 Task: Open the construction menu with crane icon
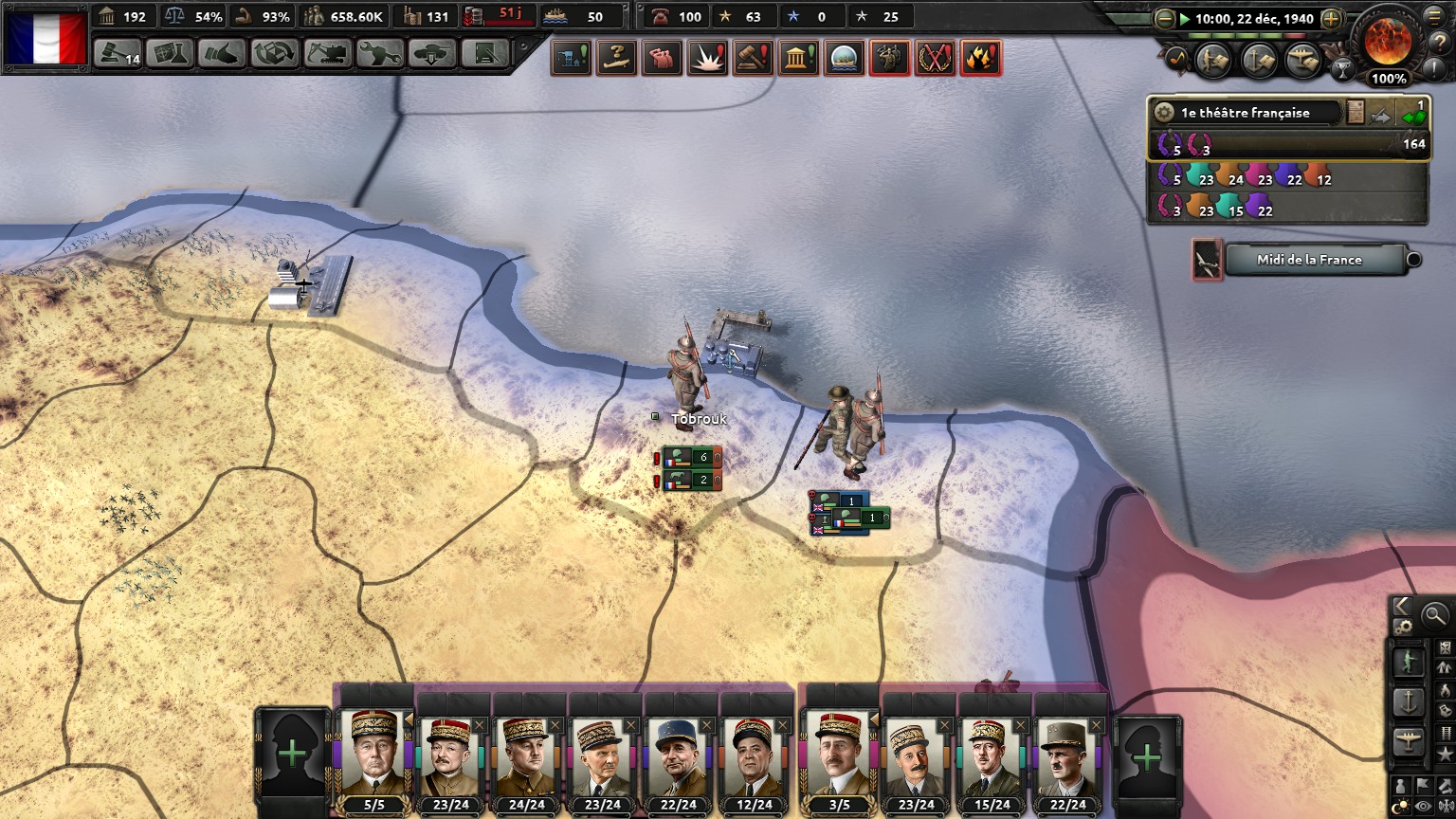tap(326, 54)
